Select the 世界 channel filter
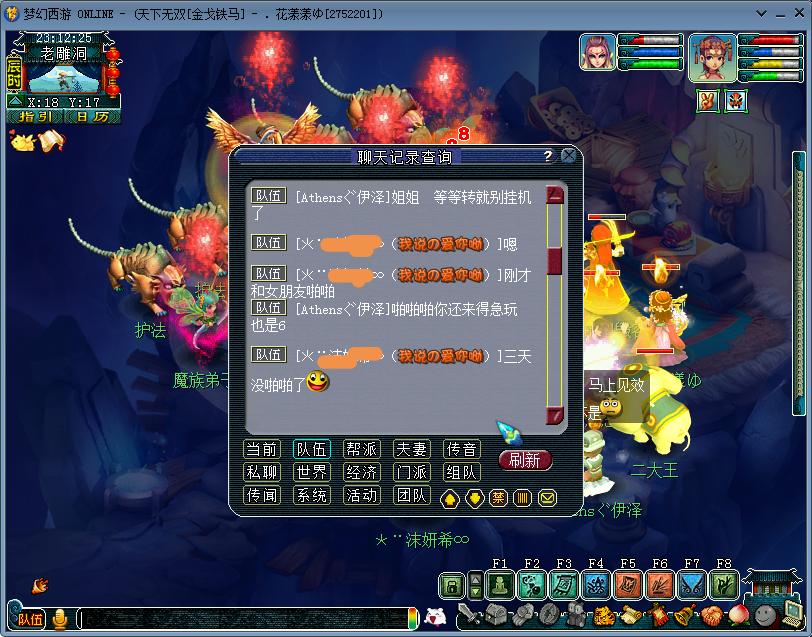The height and width of the screenshot is (637, 812). [312, 472]
